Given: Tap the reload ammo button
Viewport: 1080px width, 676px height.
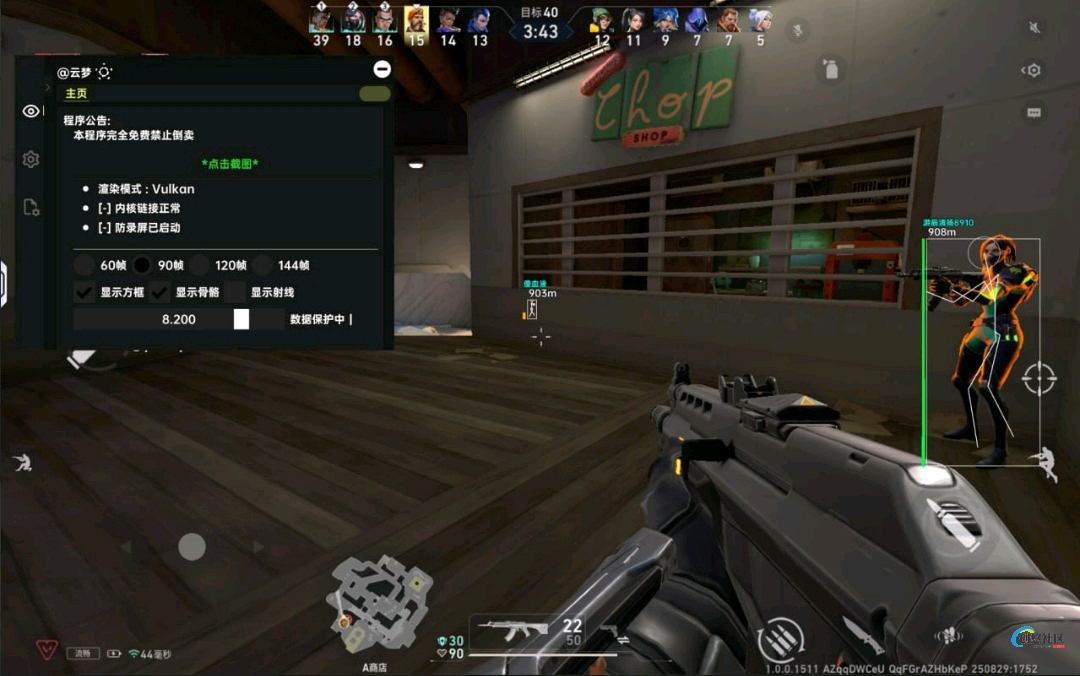Looking at the screenshot, I should point(780,639).
